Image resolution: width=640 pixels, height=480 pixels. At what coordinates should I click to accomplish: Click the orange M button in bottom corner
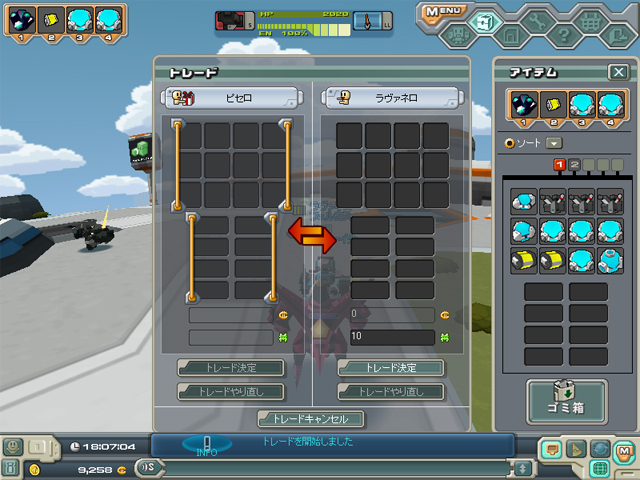tap(625, 449)
